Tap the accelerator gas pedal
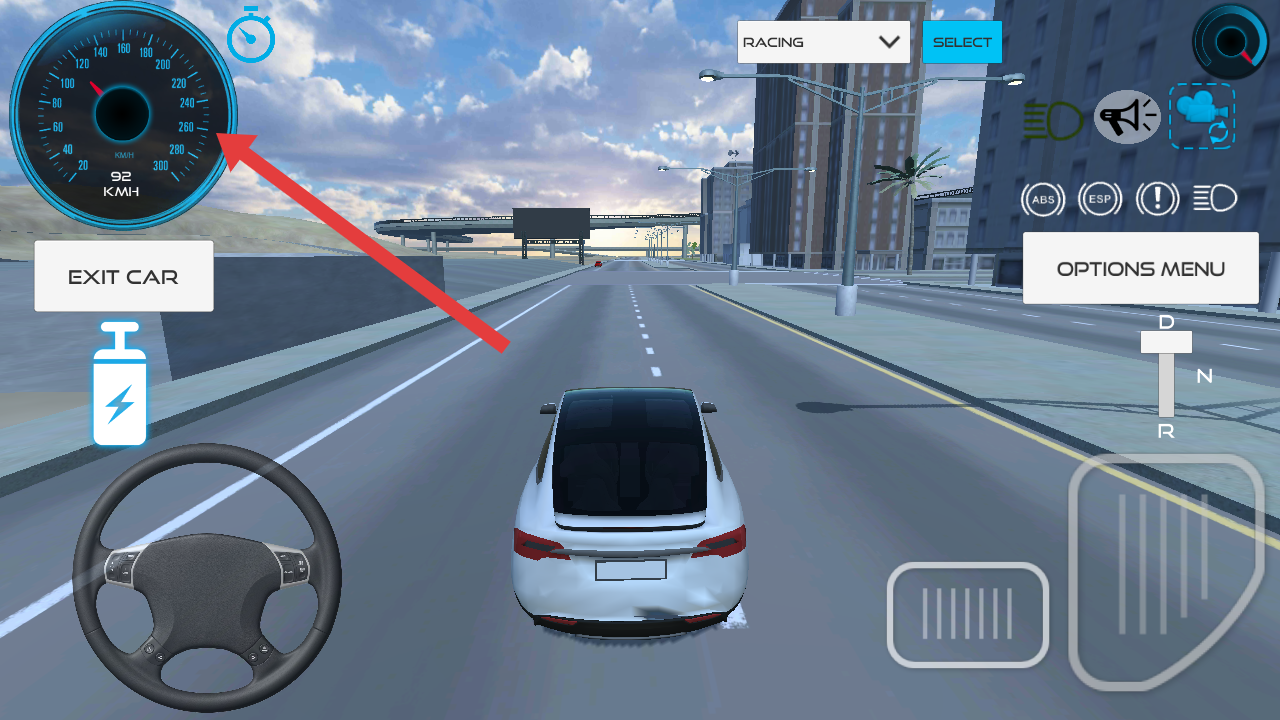Image resolution: width=1280 pixels, height=720 pixels. point(1164,568)
